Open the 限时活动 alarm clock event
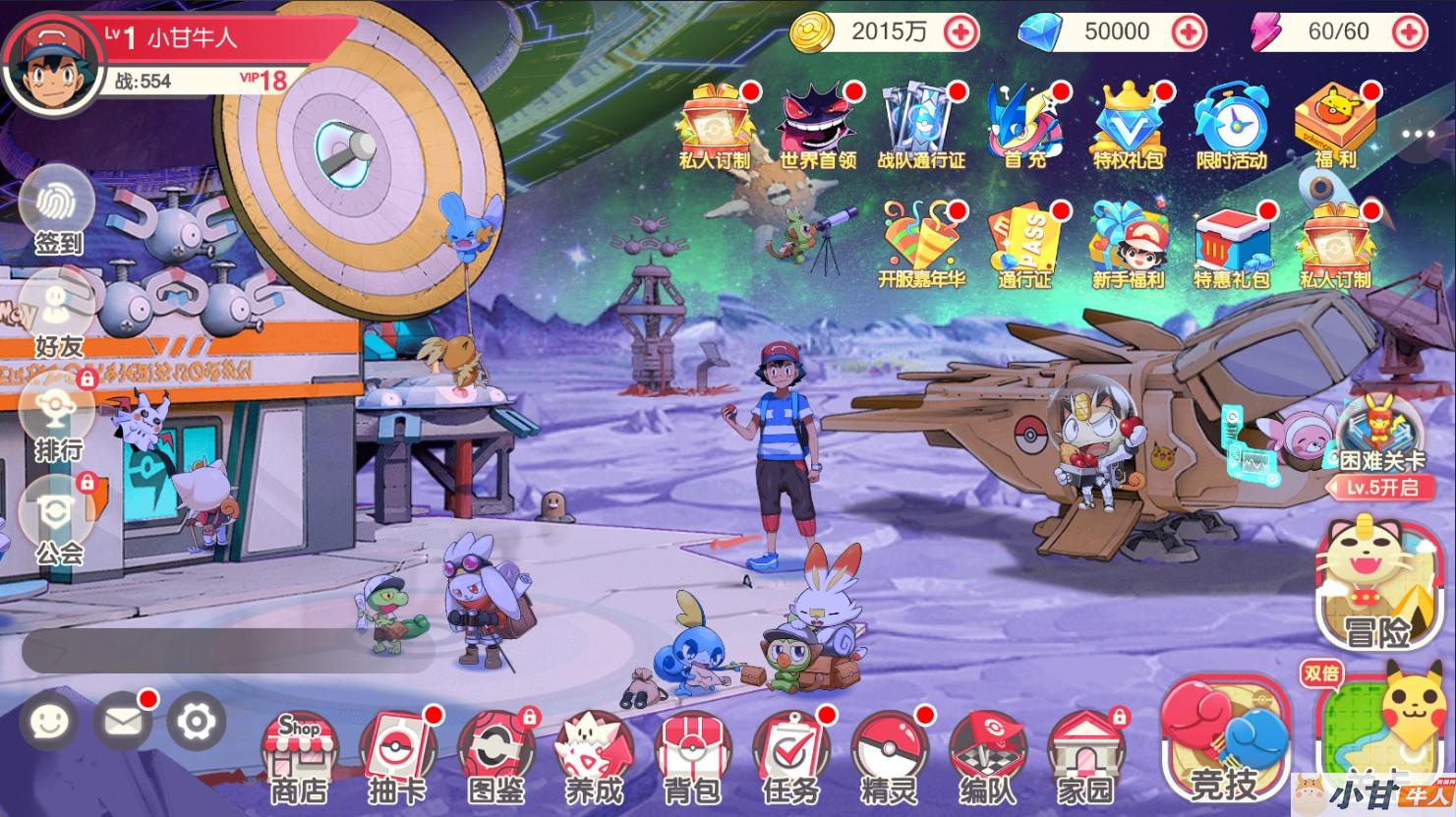This screenshot has height=817, width=1456. (1231, 128)
